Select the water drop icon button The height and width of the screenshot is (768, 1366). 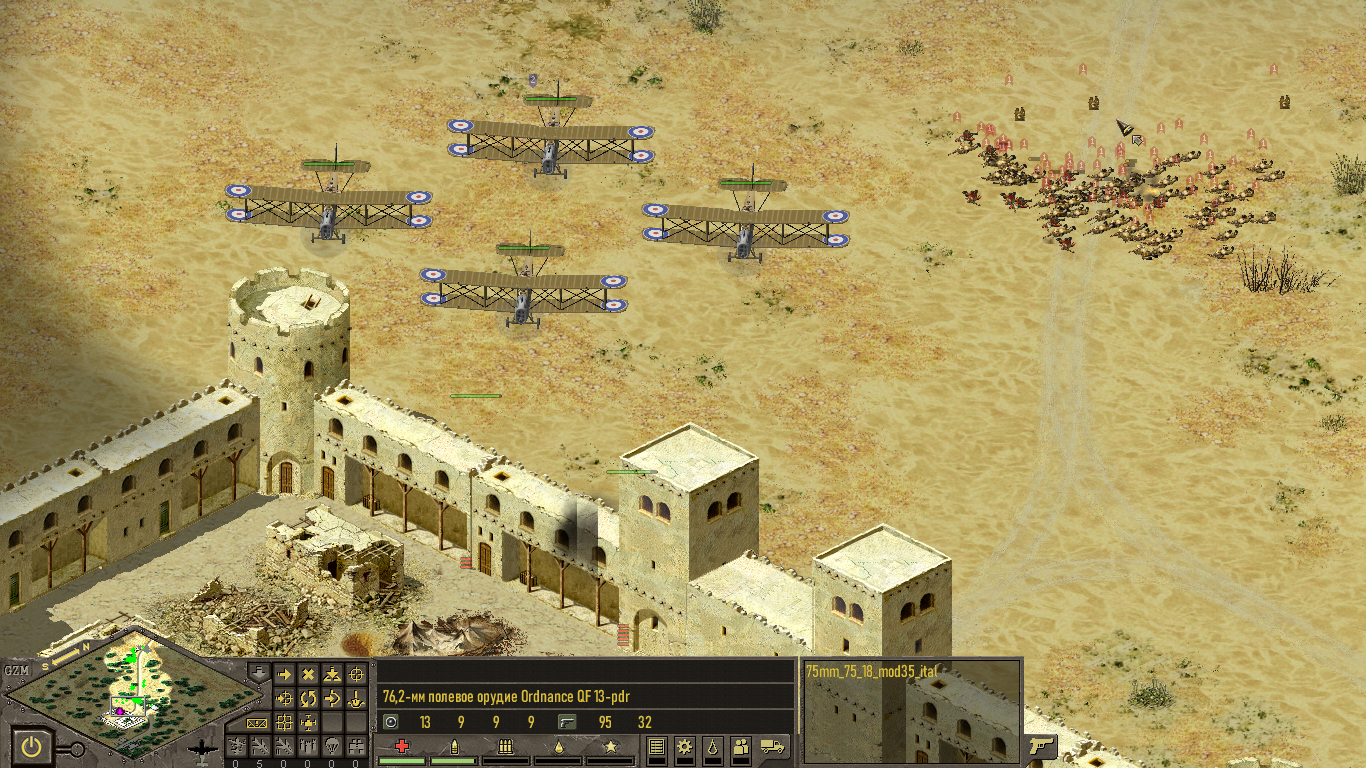pyautogui.click(x=712, y=746)
